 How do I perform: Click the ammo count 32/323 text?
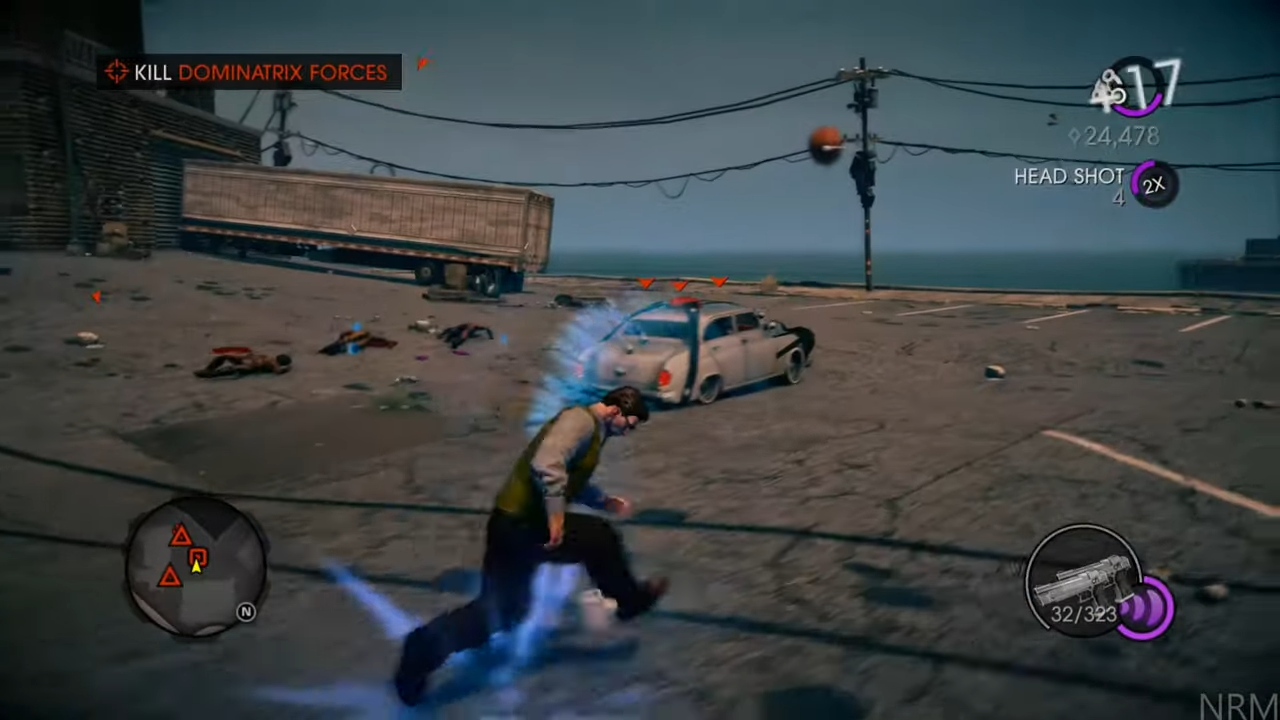1082,615
